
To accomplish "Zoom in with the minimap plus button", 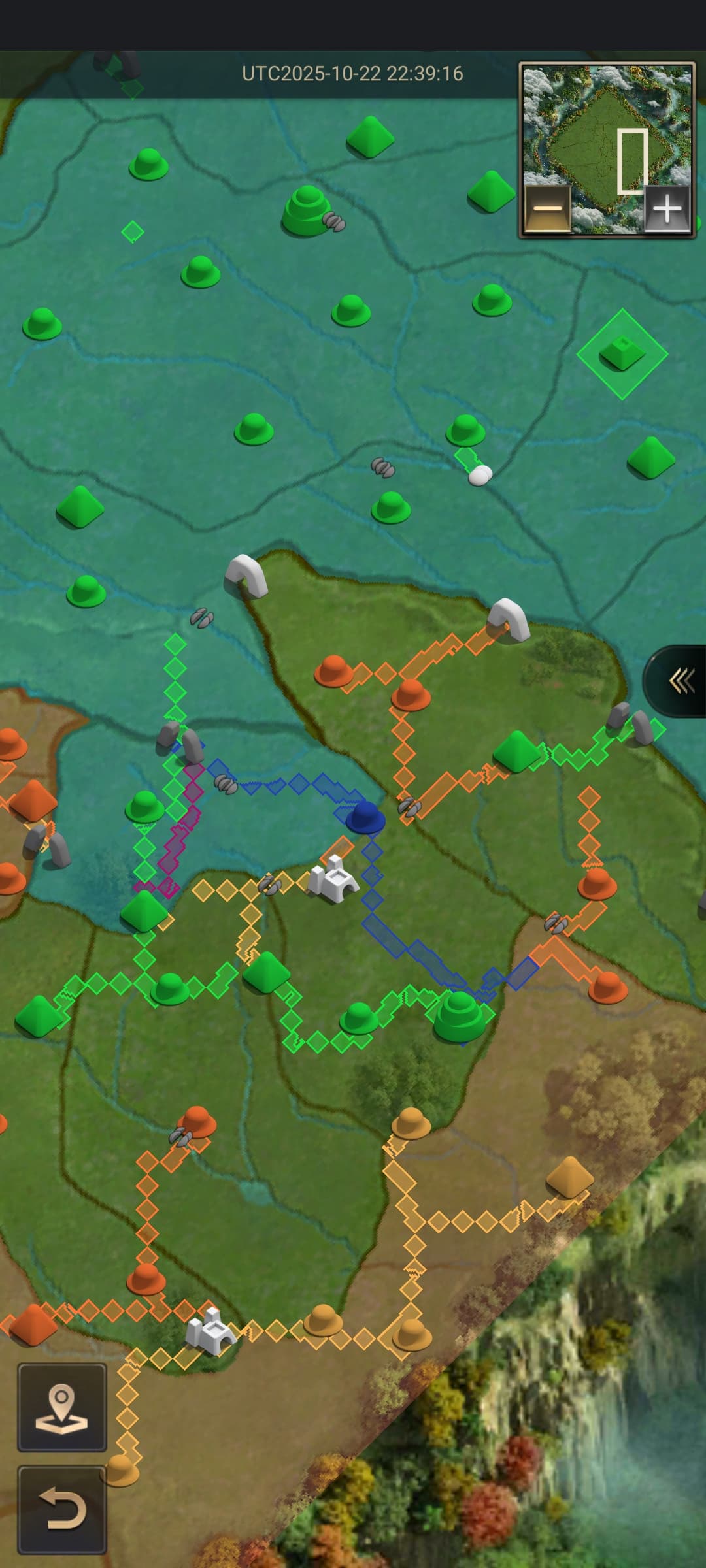I will click(667, 209).
